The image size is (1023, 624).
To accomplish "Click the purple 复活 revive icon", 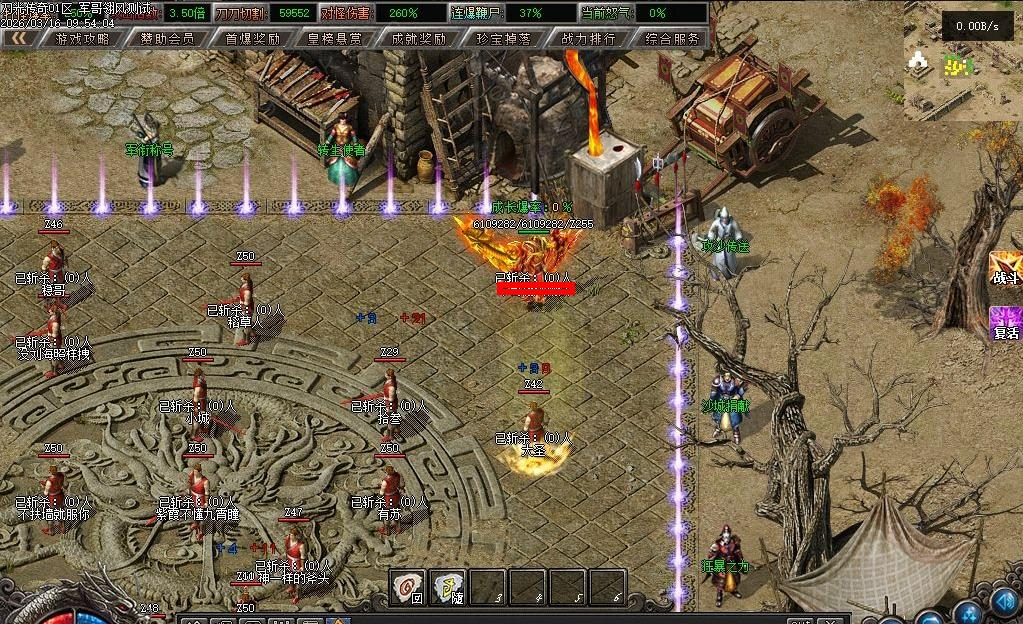I will [x=1005, y=324].
